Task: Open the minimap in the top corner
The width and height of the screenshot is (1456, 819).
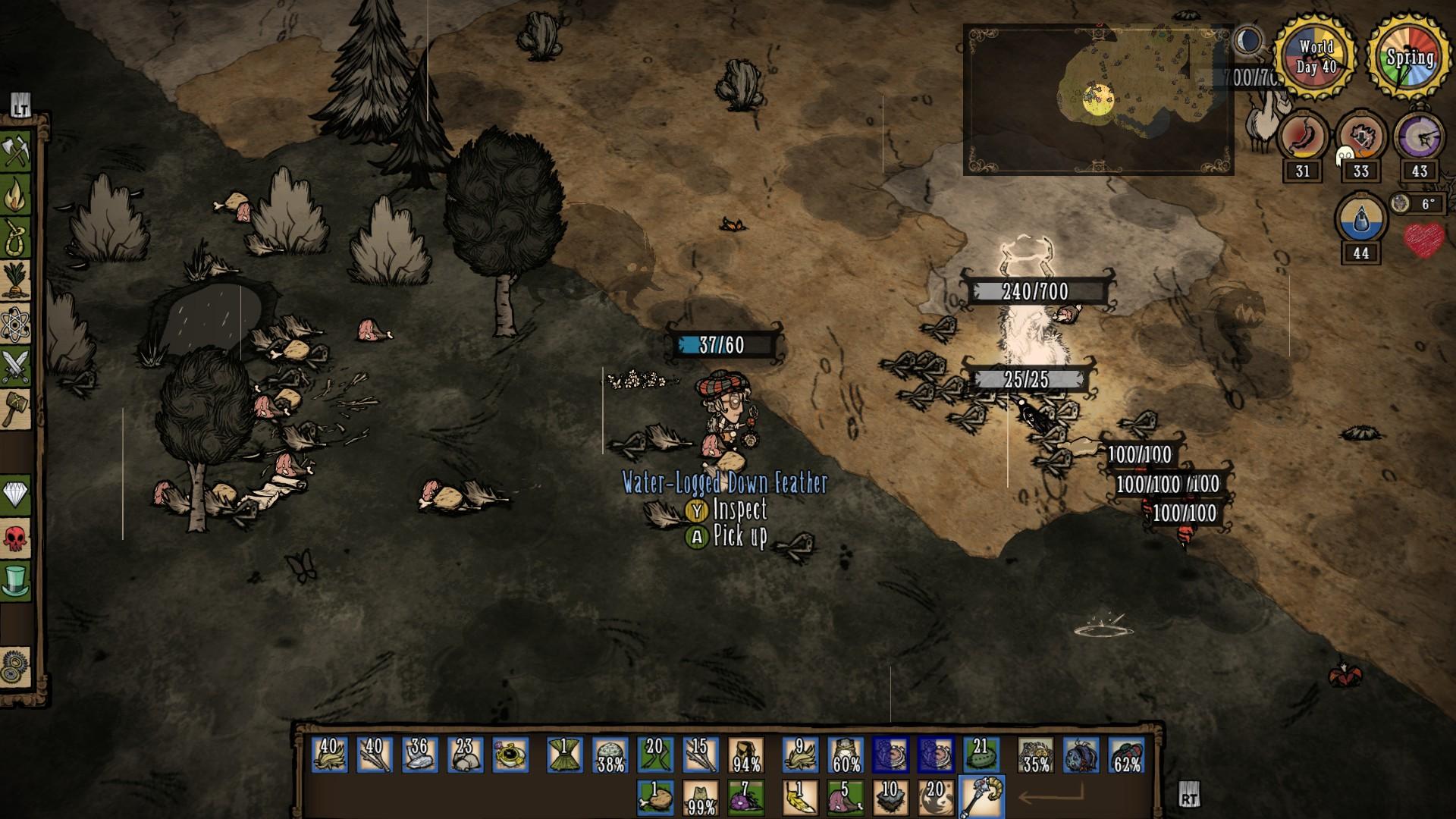Action: coord(1098,100)
